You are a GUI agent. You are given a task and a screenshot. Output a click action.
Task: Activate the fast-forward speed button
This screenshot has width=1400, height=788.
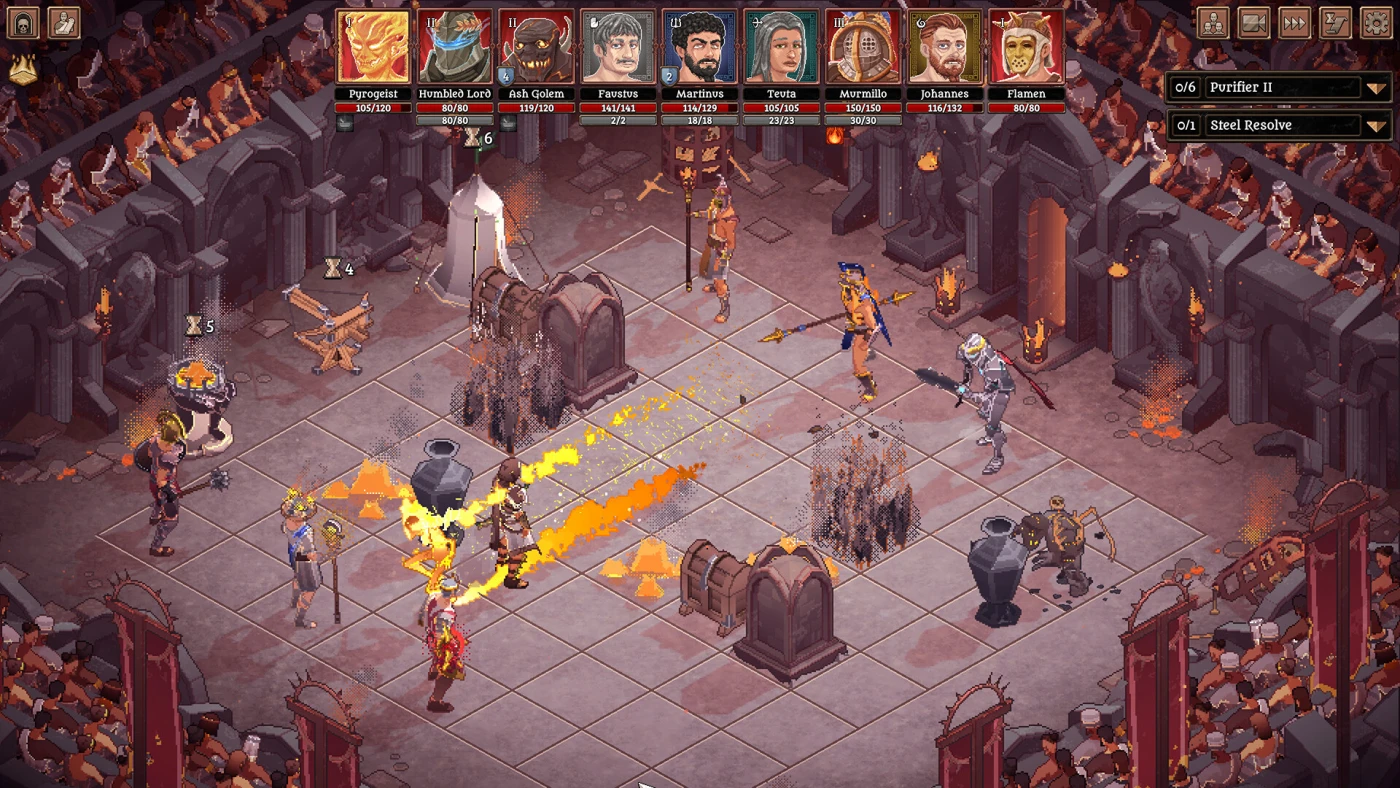pos(1295,23)
